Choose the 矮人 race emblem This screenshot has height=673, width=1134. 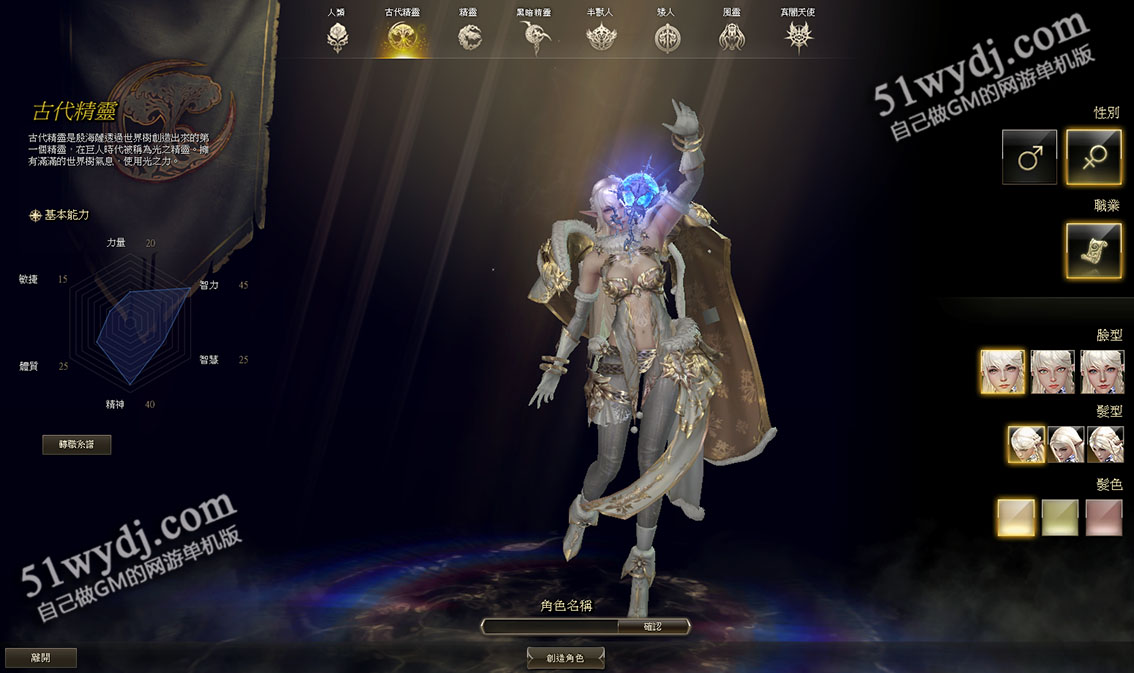point(667,37)
